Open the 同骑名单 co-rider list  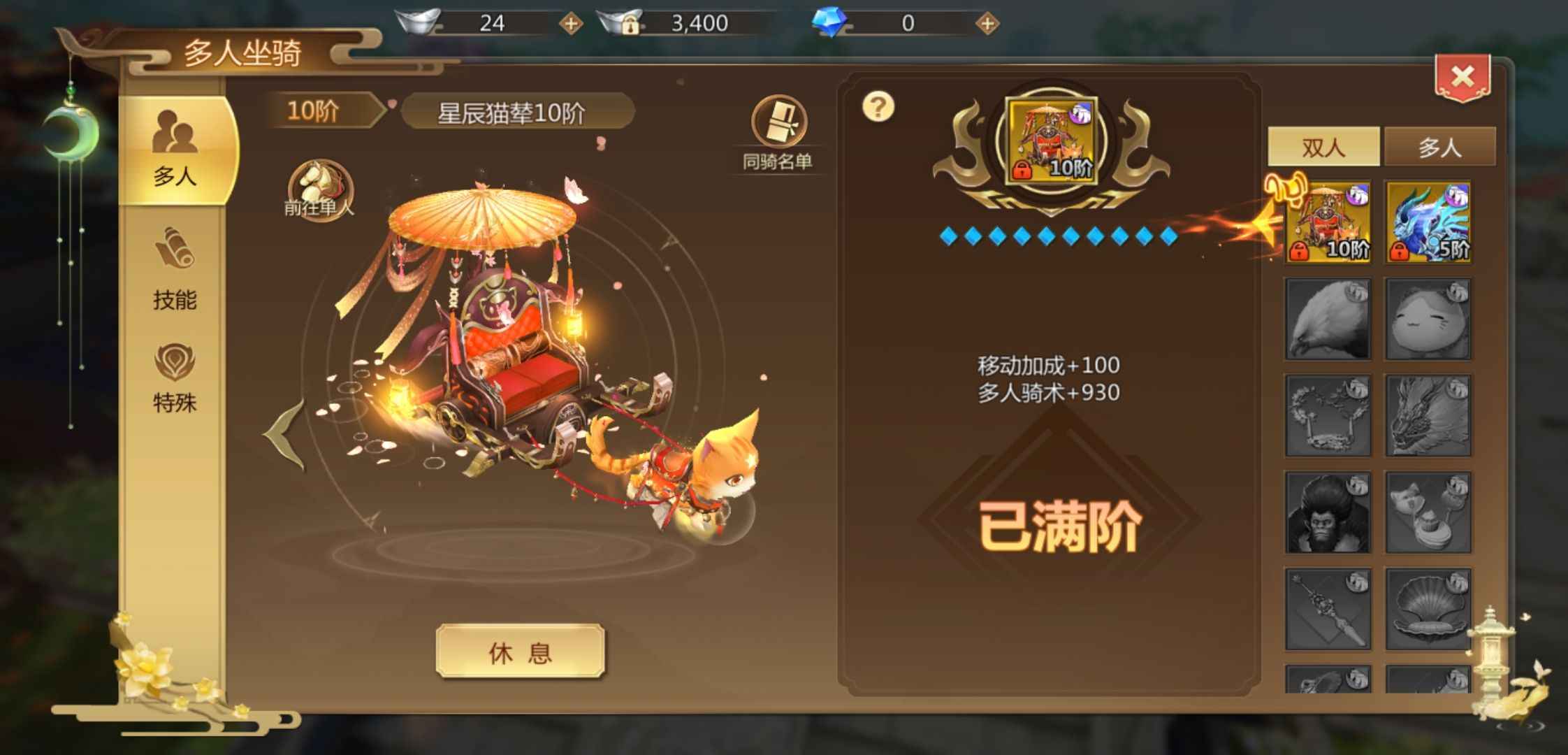(x=778, y=134)
